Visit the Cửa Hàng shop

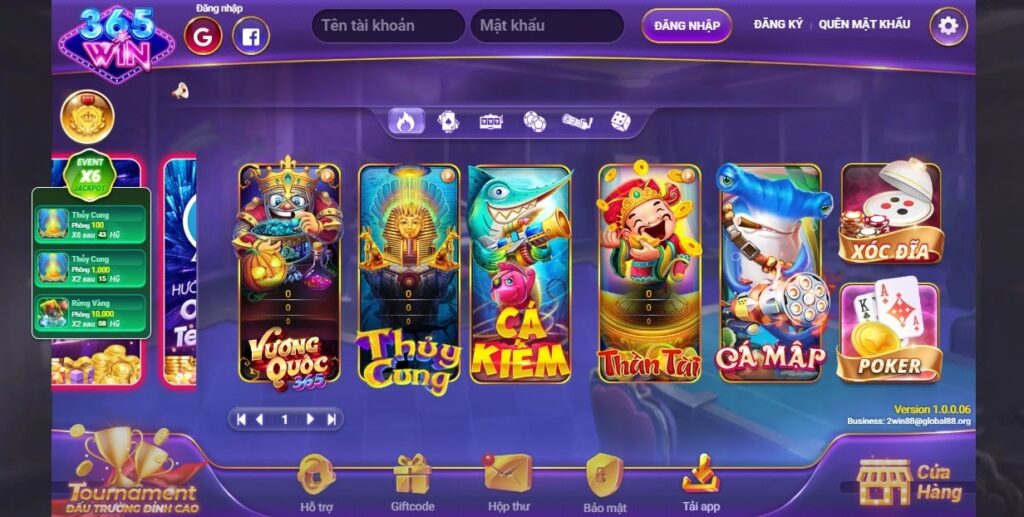pyautogui.click(x=912, y=482)
